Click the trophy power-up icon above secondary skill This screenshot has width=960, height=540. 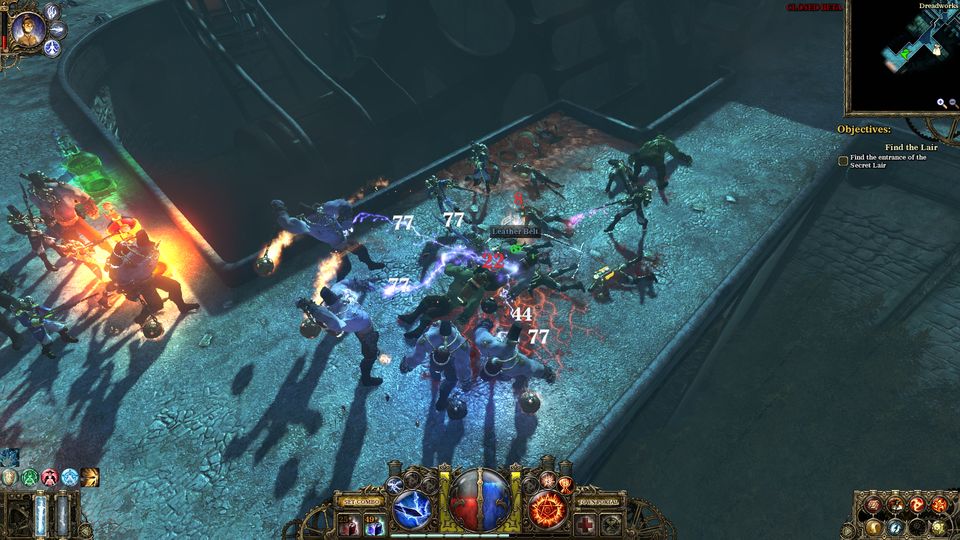pos(564,484)
